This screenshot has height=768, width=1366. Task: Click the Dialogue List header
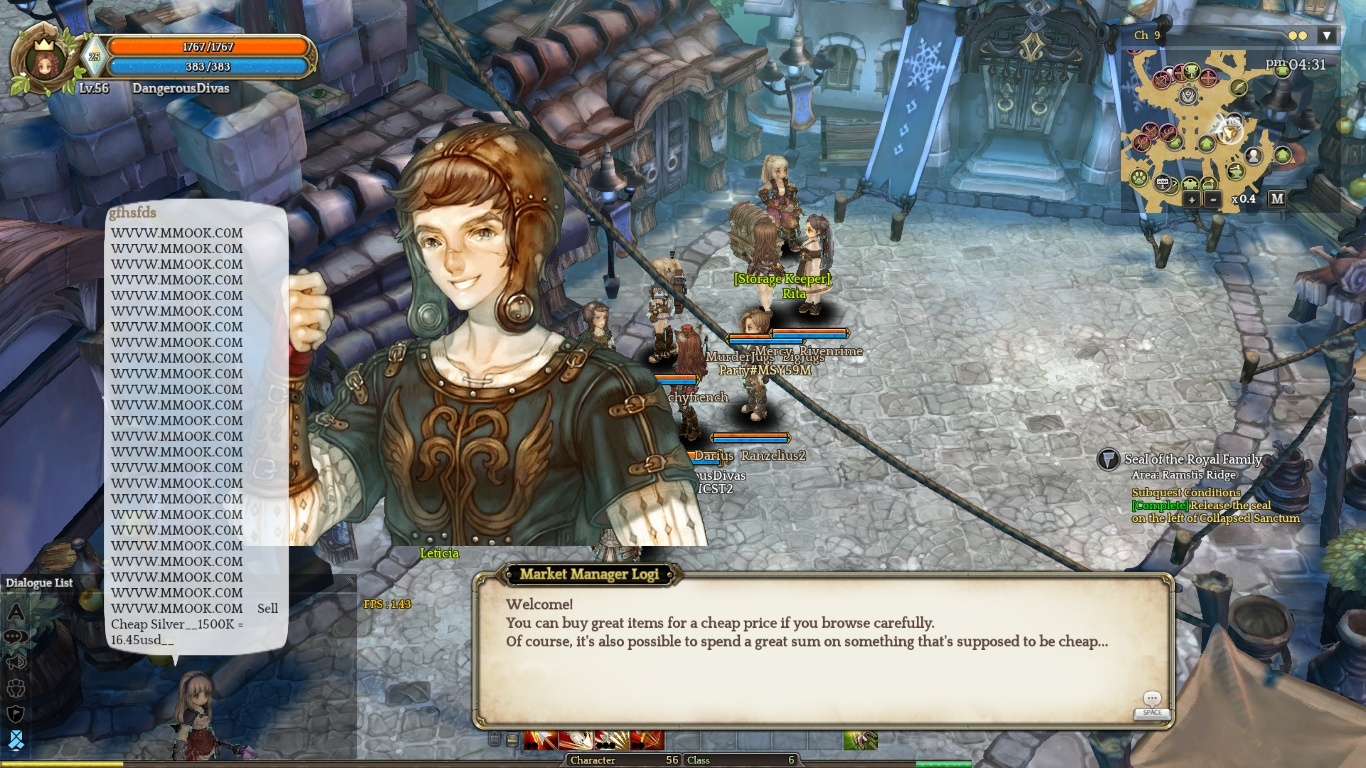coord(39,583)
